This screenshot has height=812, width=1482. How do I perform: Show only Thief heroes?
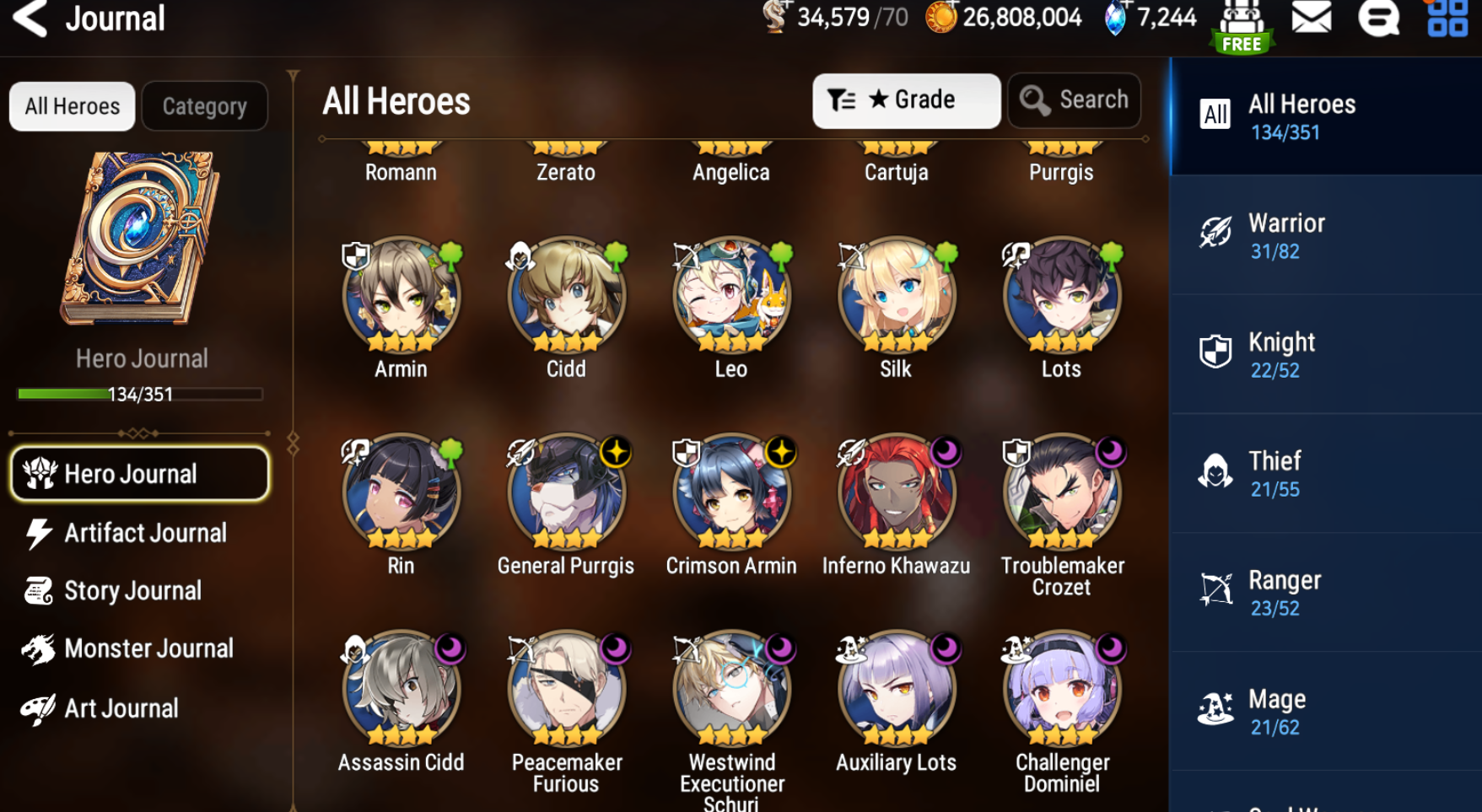click(x=1324, y=473)
